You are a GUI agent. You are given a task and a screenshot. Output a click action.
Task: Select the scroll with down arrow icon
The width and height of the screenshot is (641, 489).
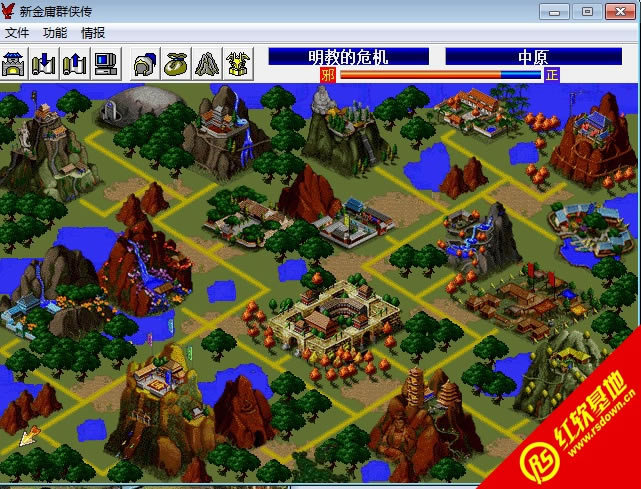pyautogui.click(x=44, y=63)
